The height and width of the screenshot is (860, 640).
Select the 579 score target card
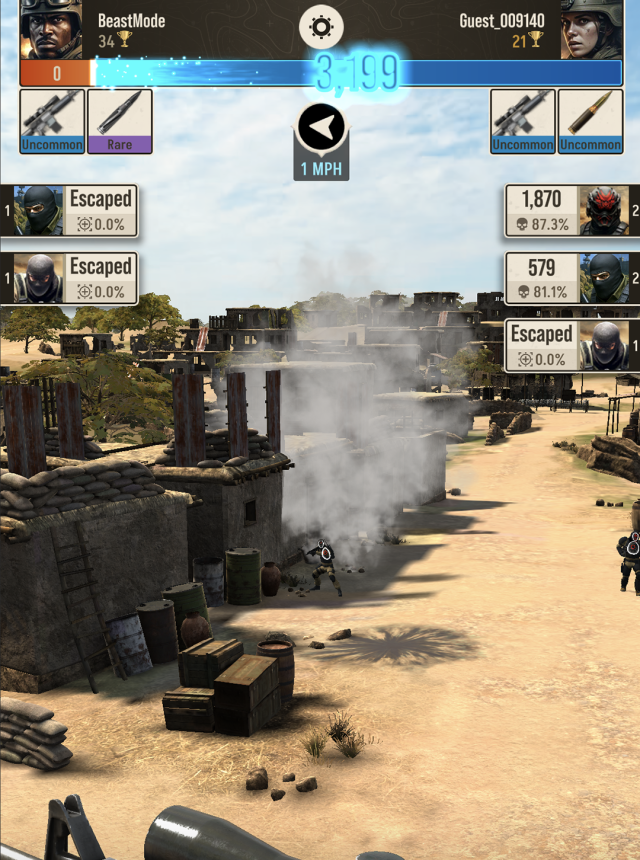coord(568,278)
